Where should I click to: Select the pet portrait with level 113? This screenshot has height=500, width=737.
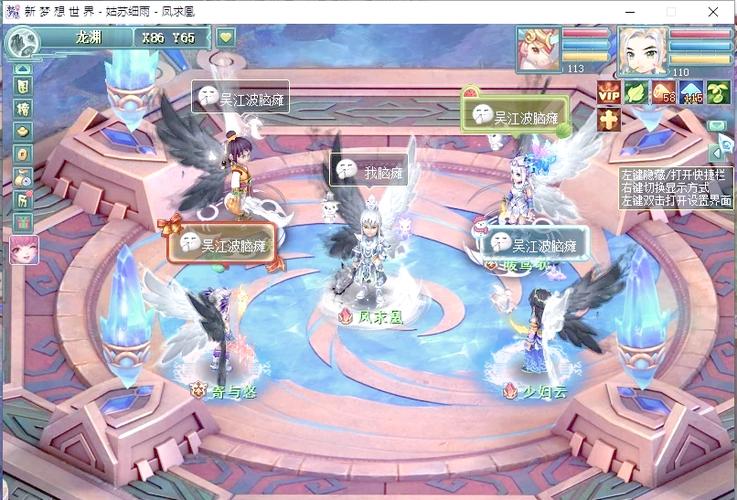(538, 47)
